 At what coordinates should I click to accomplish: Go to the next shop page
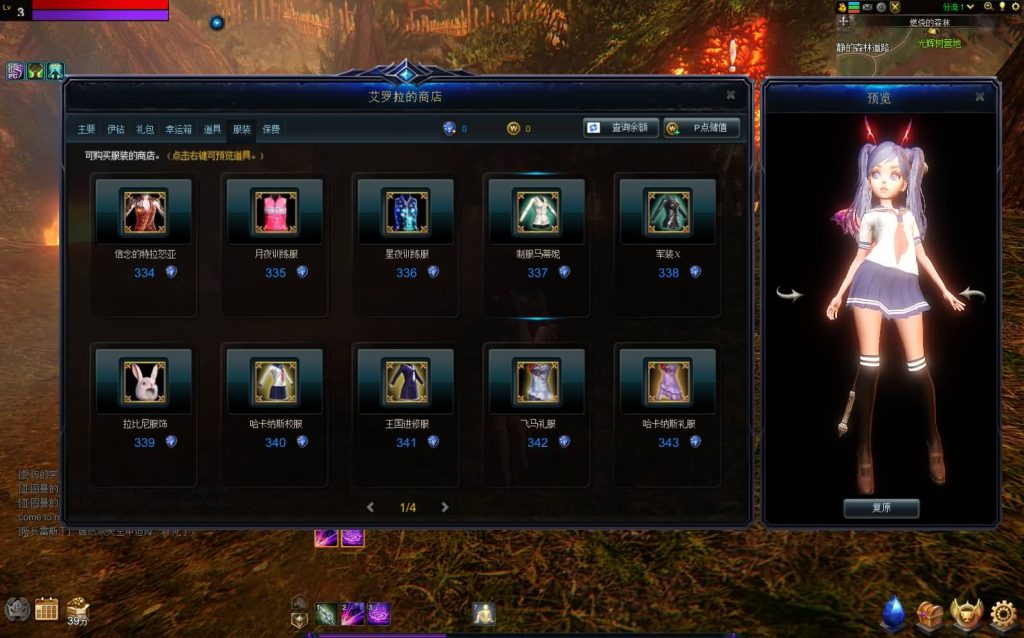pyautogui.click(x=445, y=507)
